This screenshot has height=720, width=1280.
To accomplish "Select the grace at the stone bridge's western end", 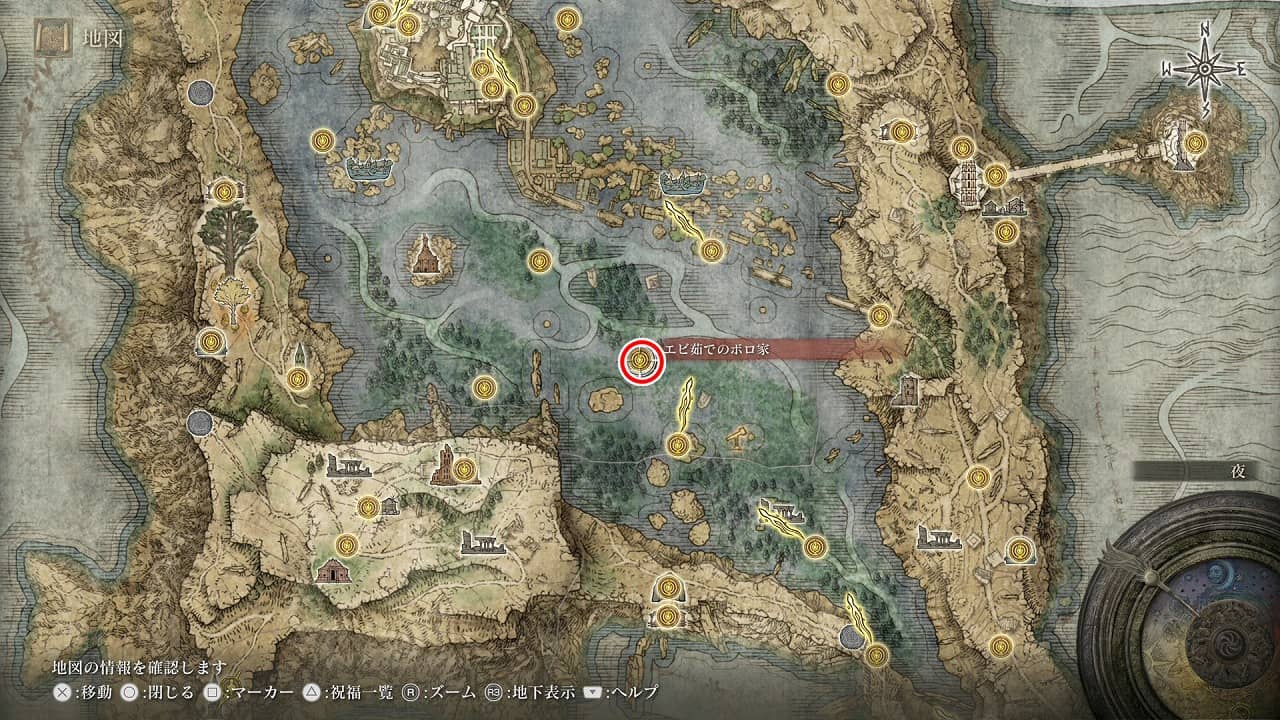I will point(995,175).
